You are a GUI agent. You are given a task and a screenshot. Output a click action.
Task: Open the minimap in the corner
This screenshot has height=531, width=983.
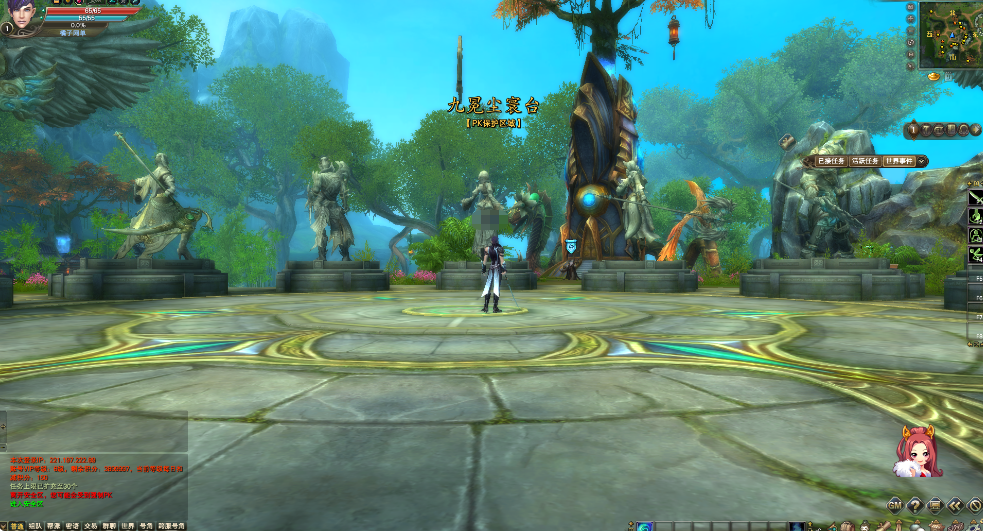point(948,35)
